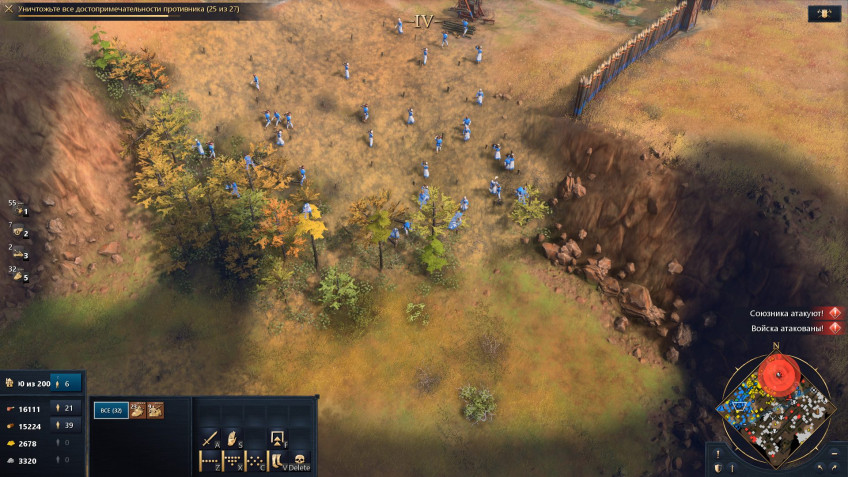848x477 pixels.
Task: Select control group 1 with 55 units
Action: 18,210
